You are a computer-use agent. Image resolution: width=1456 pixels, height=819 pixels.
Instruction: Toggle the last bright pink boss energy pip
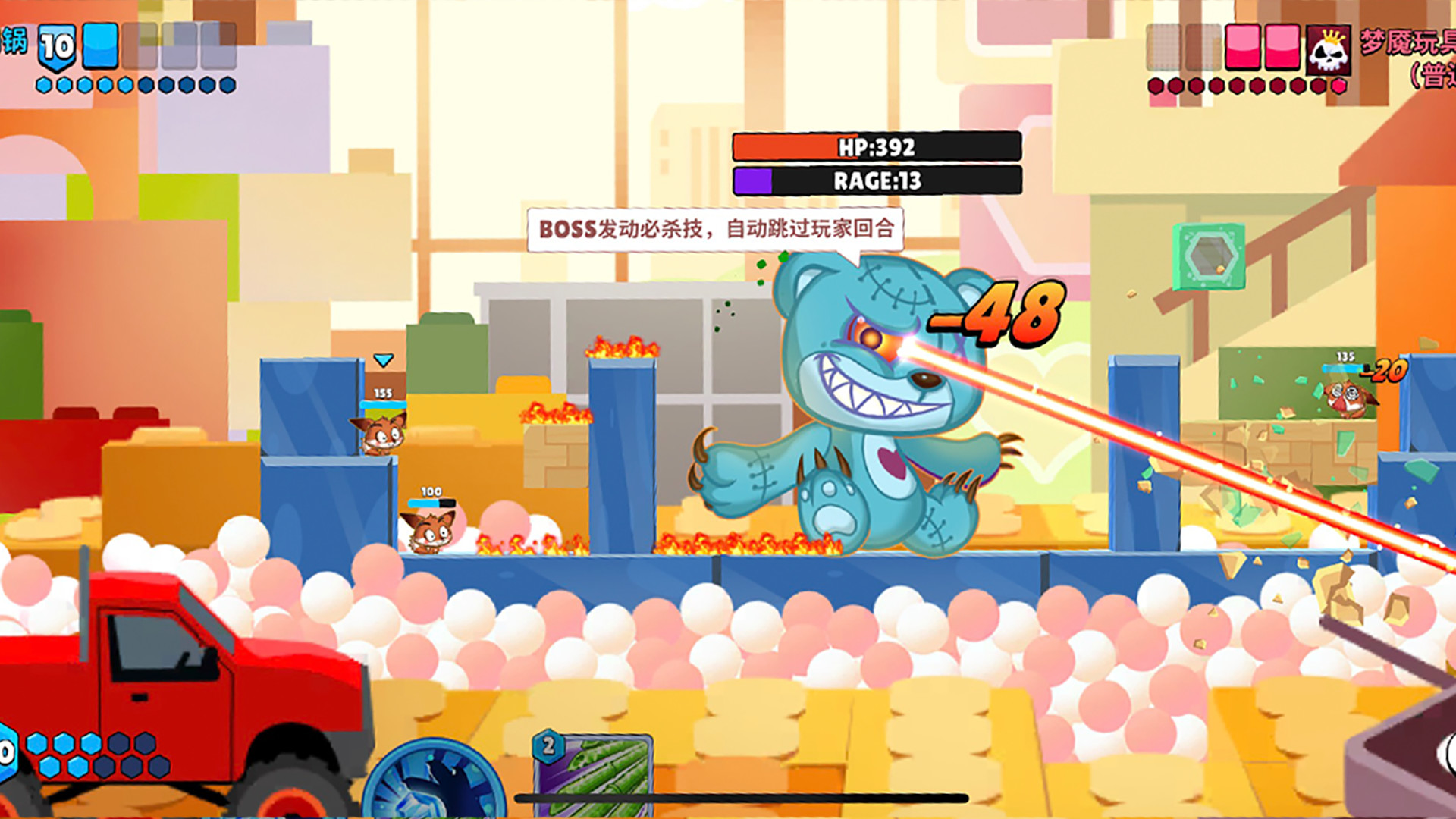(x=1339, y=86)
